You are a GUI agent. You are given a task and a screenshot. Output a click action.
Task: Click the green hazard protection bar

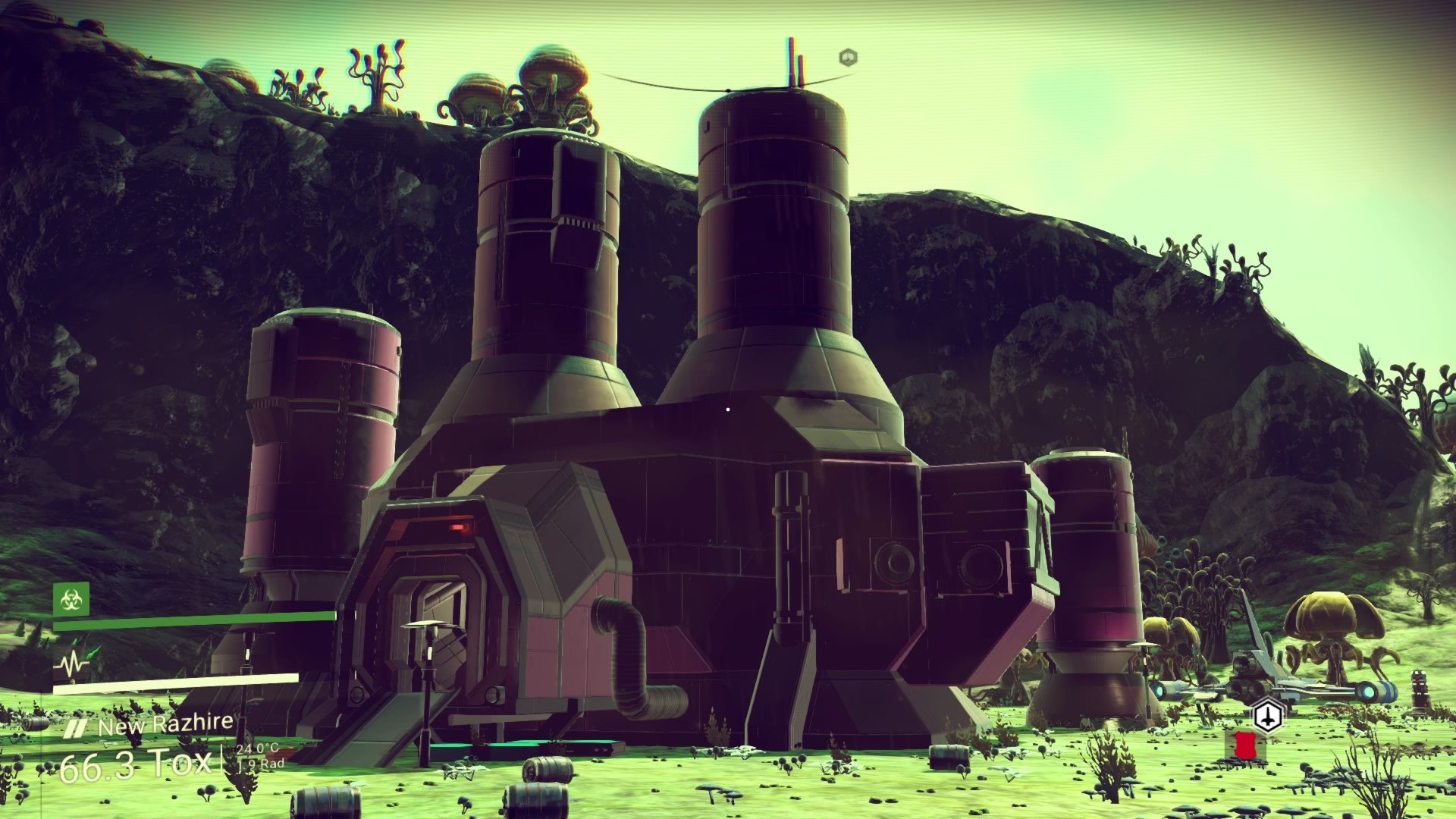pyautogui.click(x=192, y=620)
